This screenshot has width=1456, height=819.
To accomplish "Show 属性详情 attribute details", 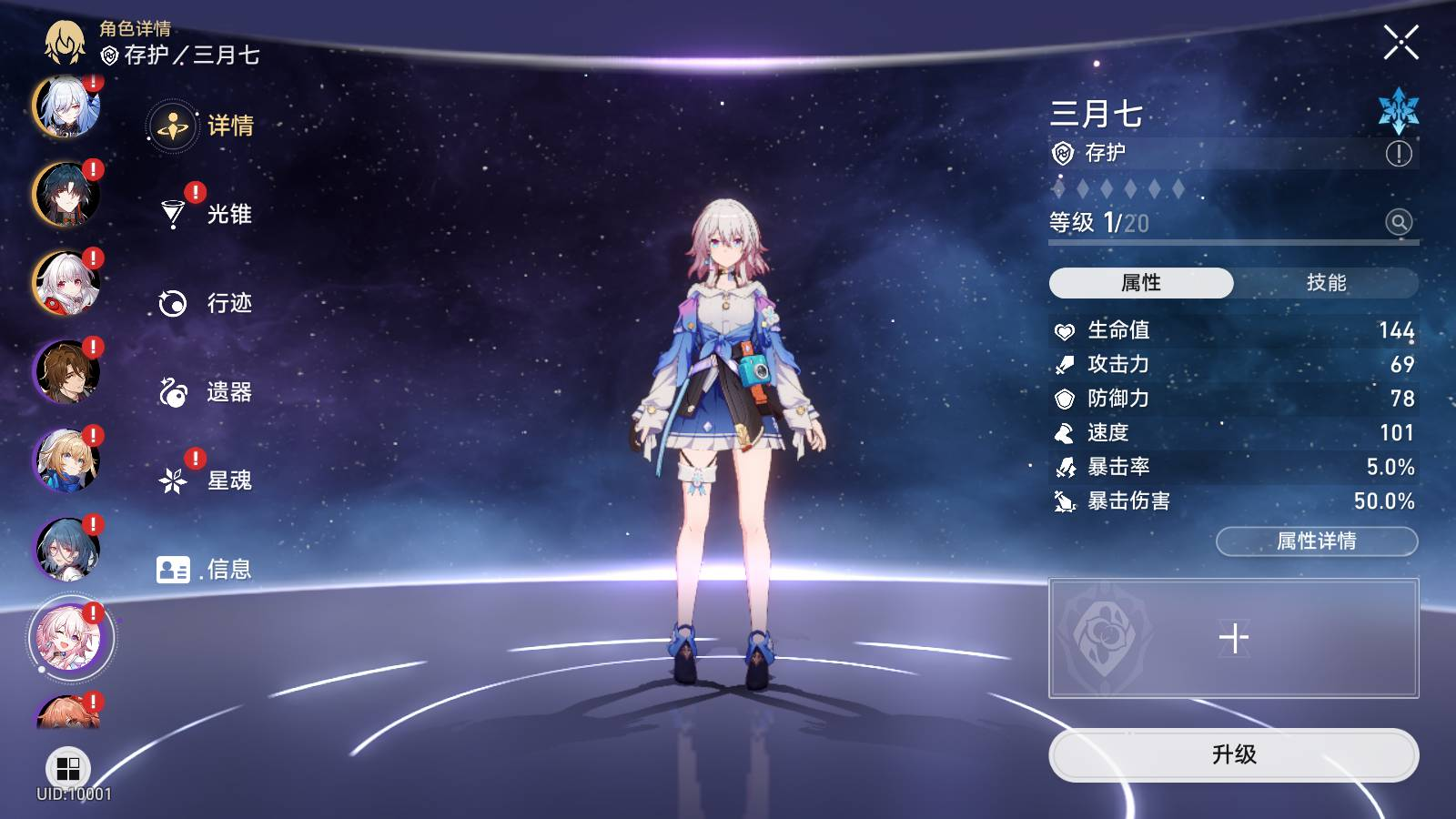I will tap(1316, 541).
